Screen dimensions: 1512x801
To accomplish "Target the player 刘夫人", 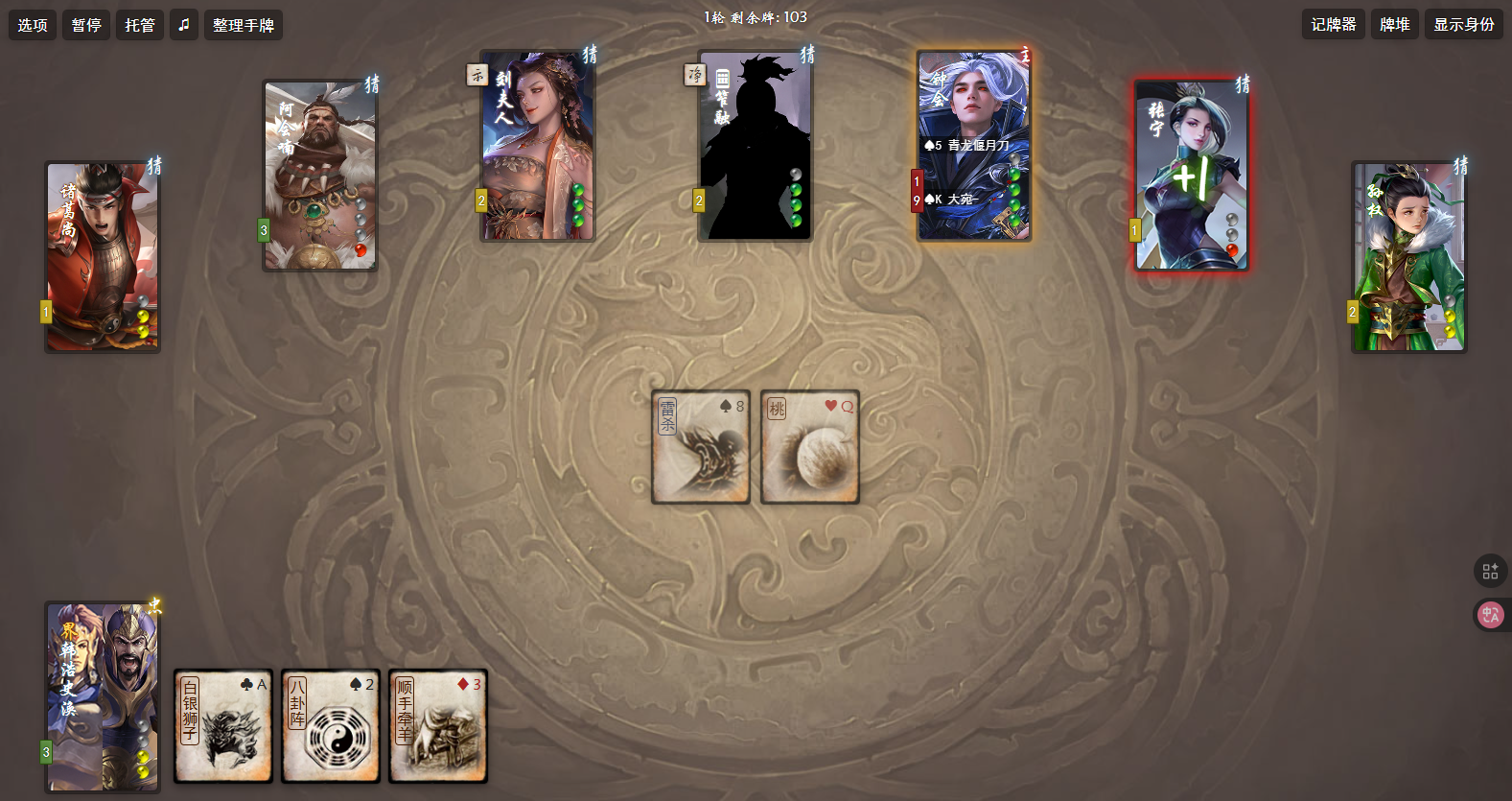I will coord(538,146).
